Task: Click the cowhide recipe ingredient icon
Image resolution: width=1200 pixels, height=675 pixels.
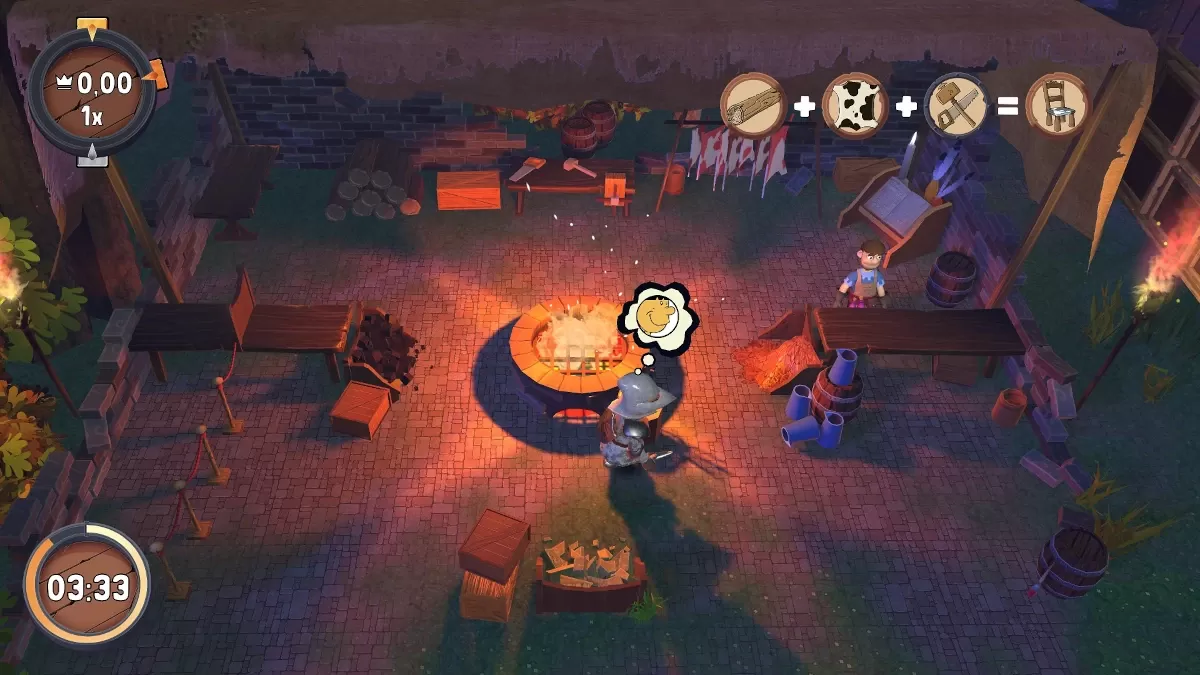Action: (855, 105)
